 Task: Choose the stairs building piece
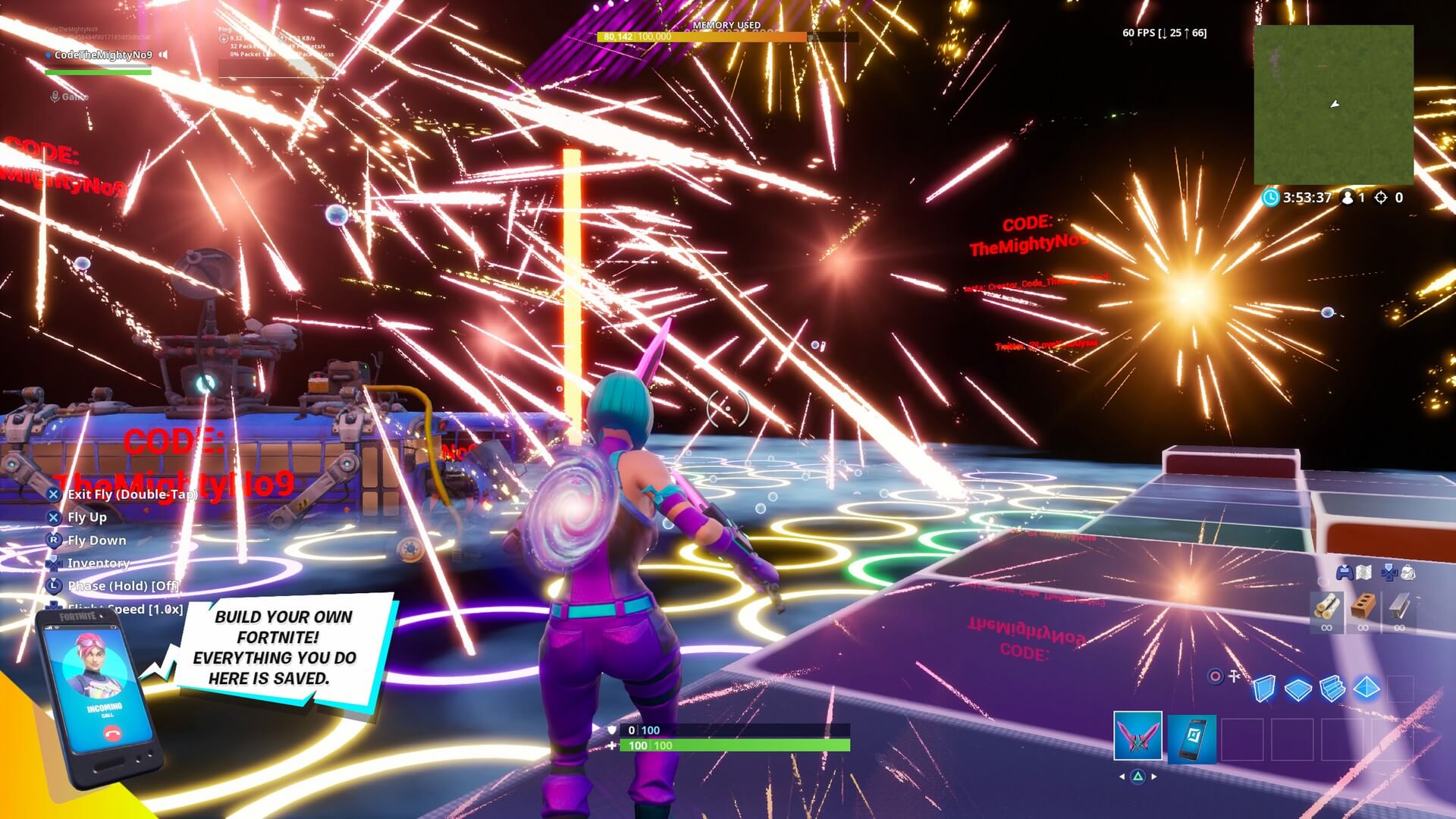(1332, 689)
